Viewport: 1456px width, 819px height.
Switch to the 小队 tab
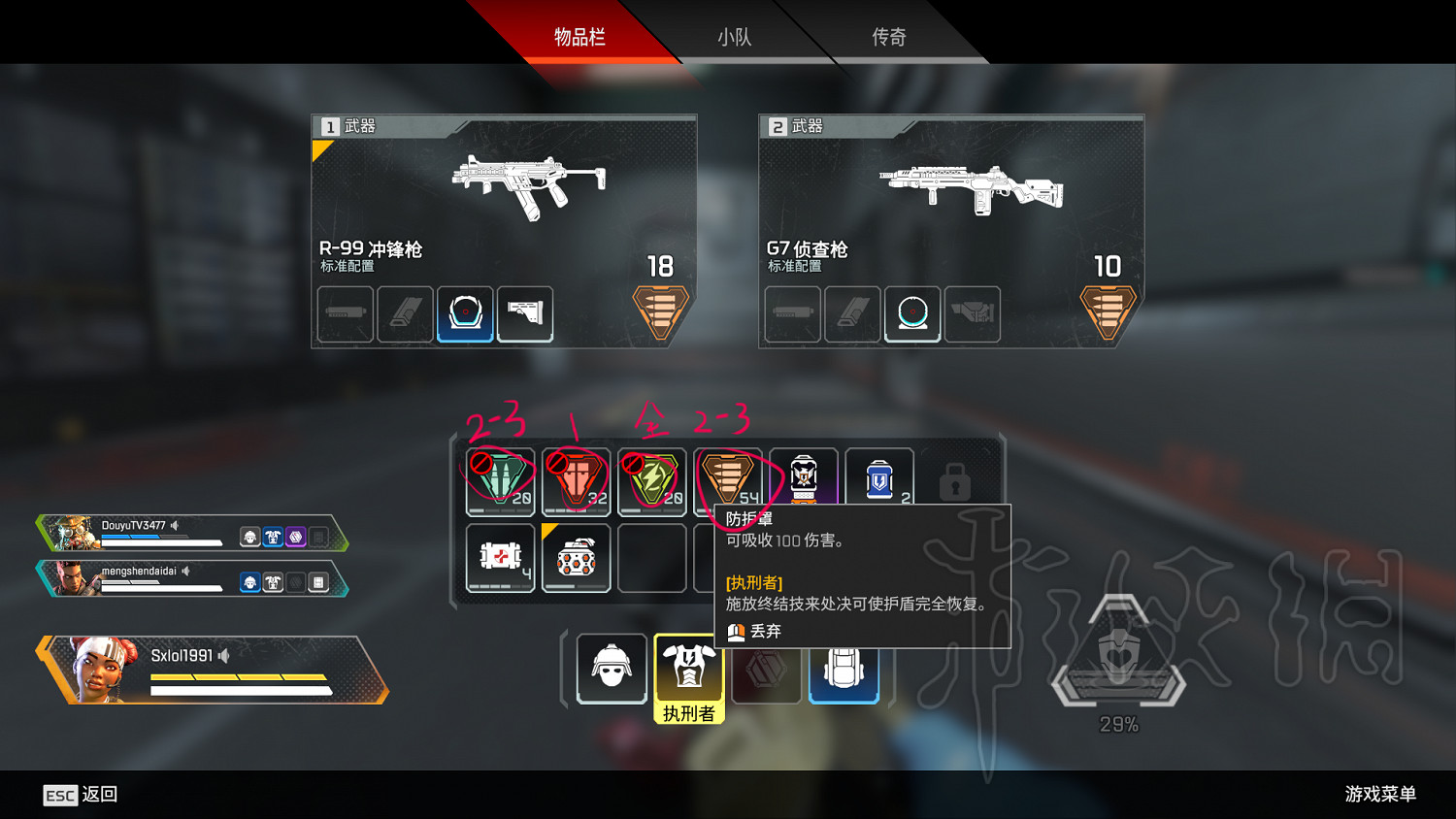pos(736,37)
